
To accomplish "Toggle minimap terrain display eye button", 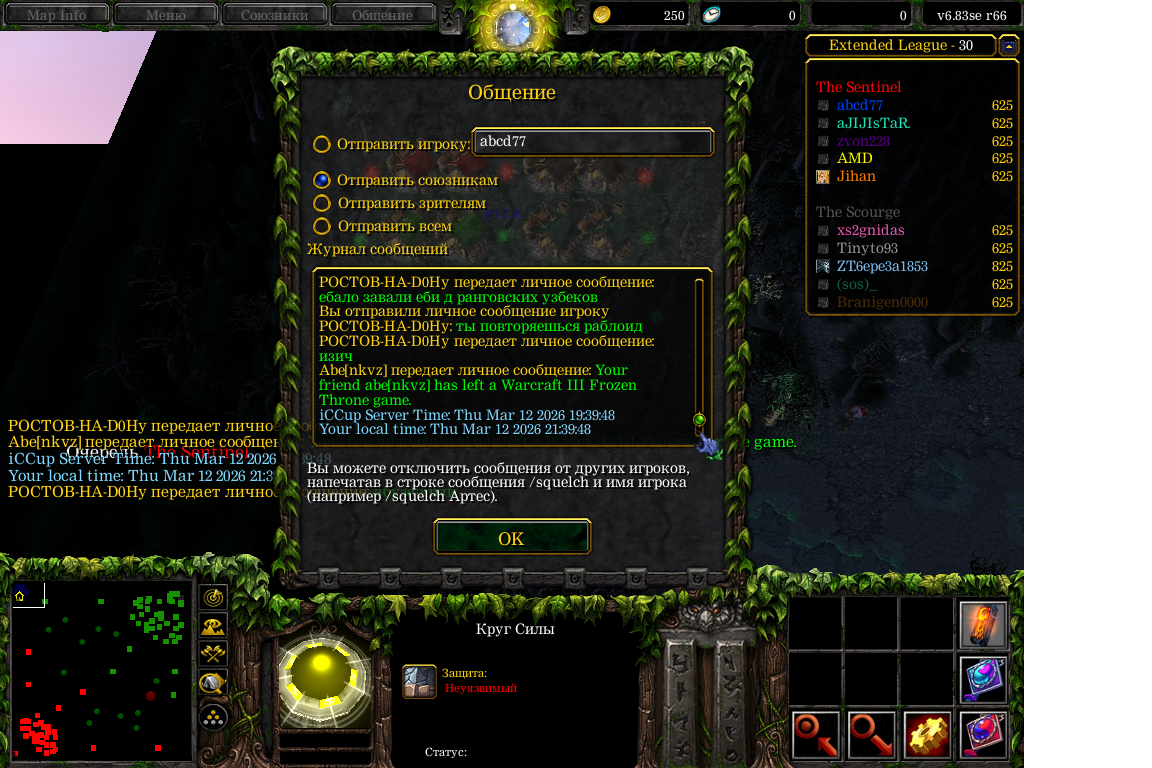I will coord(213,626).
